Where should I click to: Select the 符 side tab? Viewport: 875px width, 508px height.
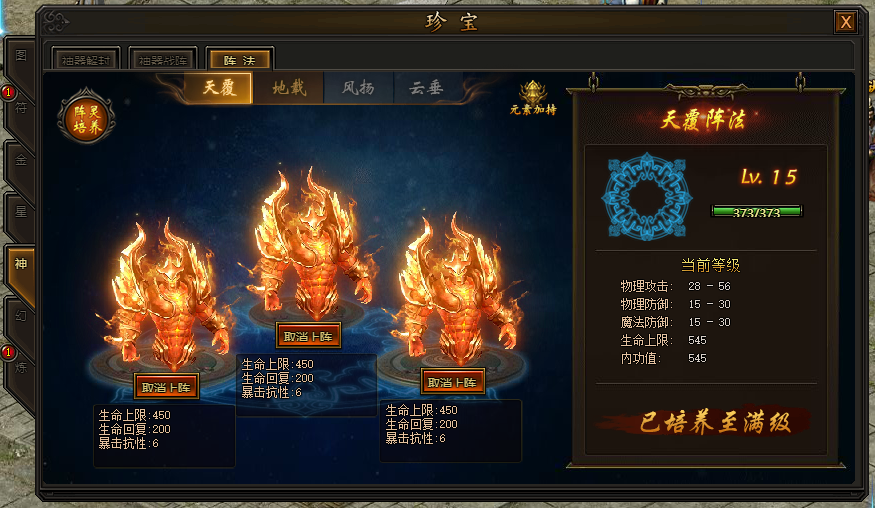[20, 109]
